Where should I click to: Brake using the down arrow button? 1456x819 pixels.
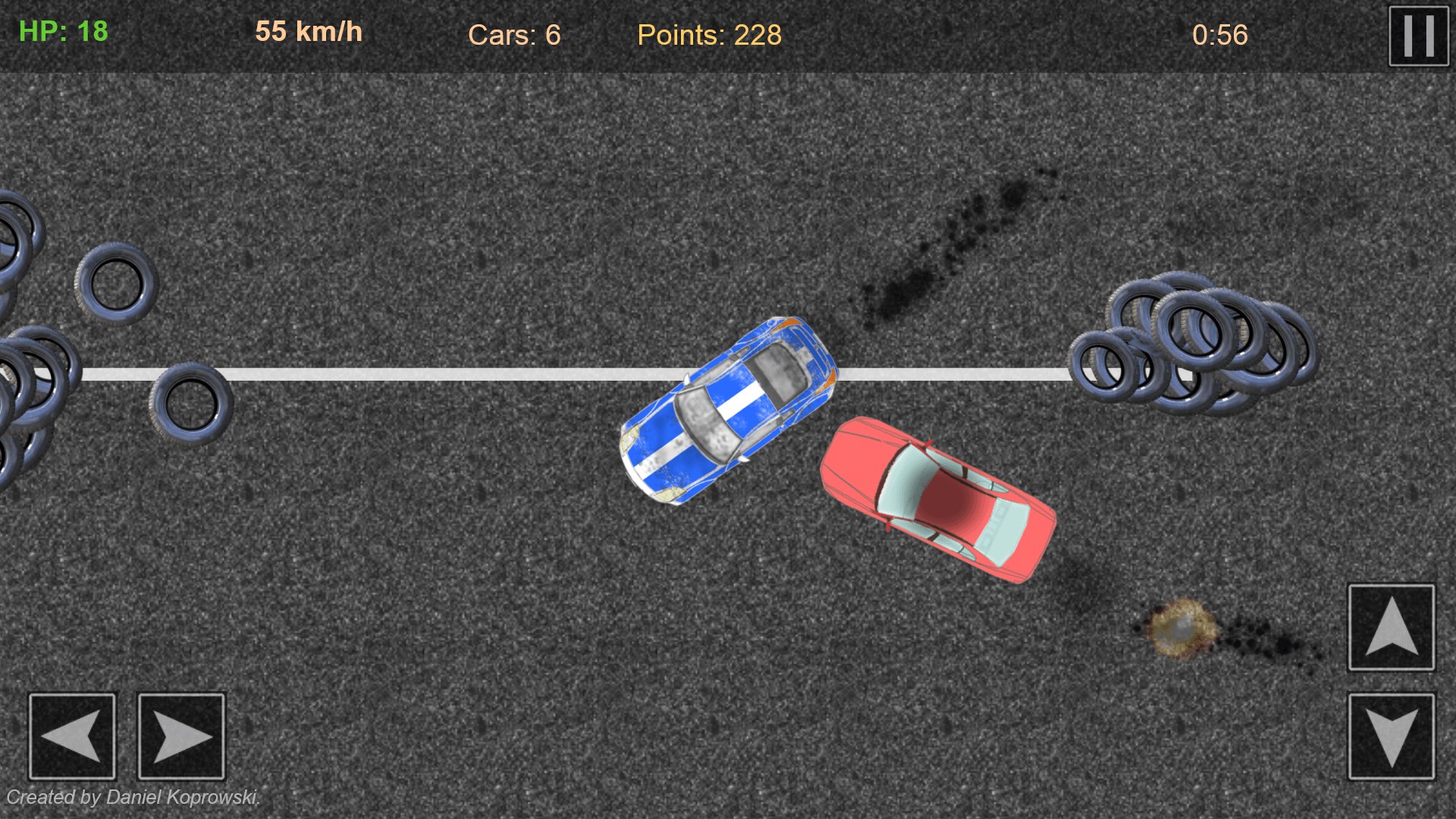click(x=1391, y=736)
